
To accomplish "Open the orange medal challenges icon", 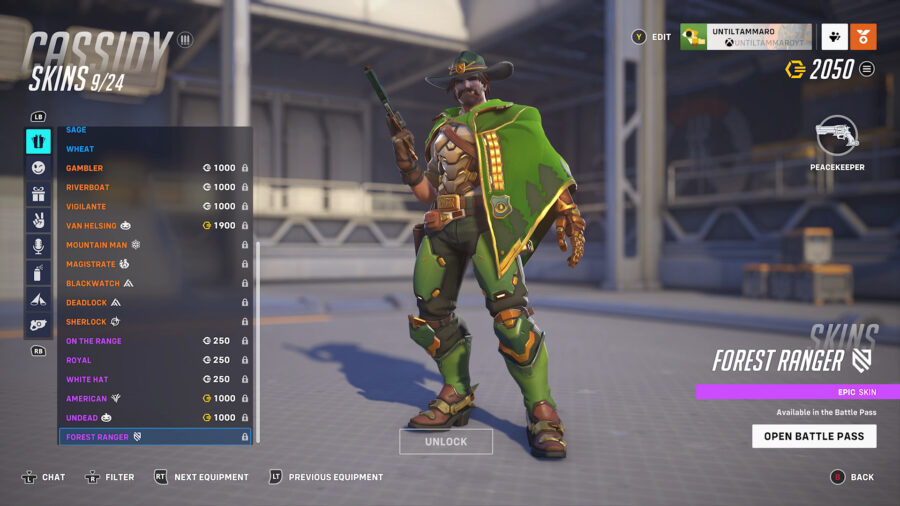I will point(863,37).
